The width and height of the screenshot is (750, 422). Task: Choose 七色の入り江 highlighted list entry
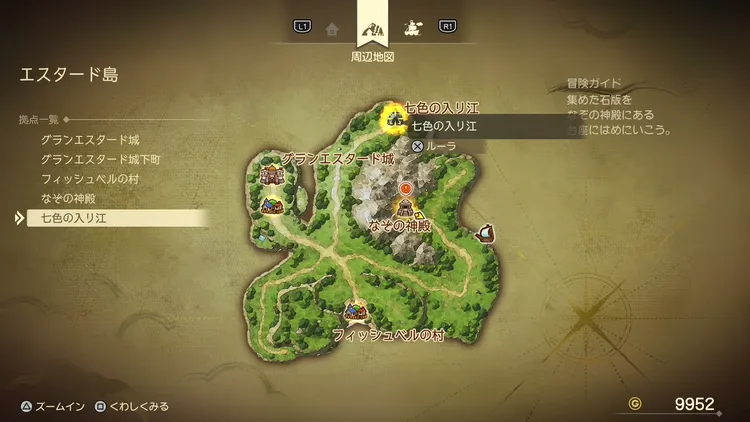tap(73, 217)
